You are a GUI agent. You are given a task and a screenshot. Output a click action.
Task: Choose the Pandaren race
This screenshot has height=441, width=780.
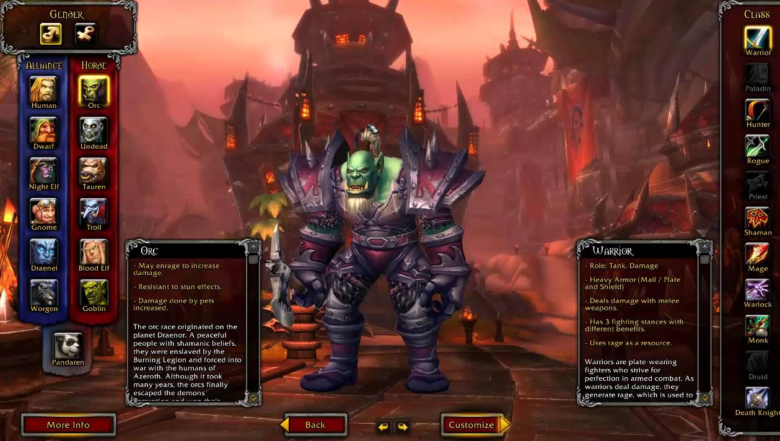68,345
